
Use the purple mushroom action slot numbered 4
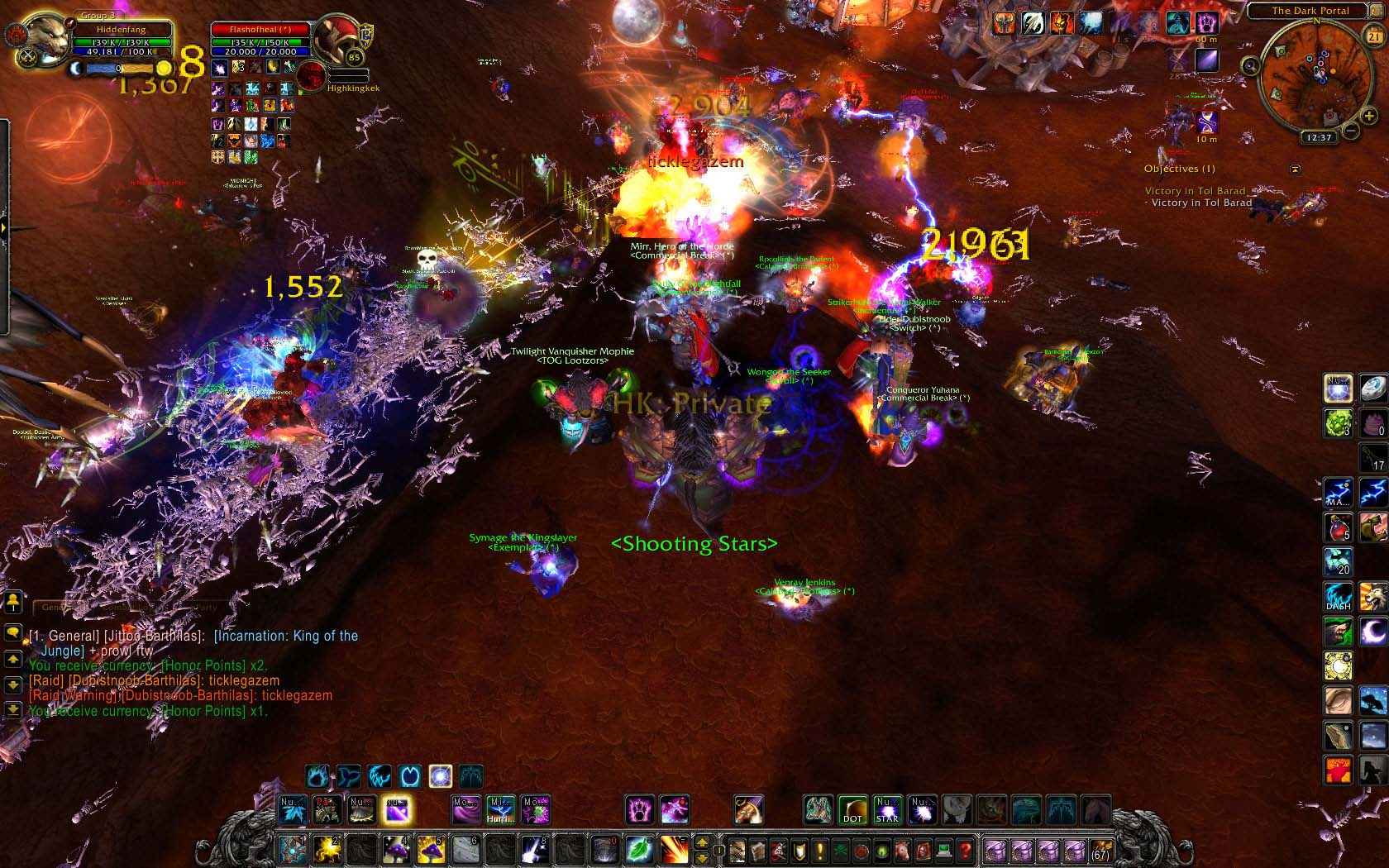pyautogui.click(x=396, y=850)
